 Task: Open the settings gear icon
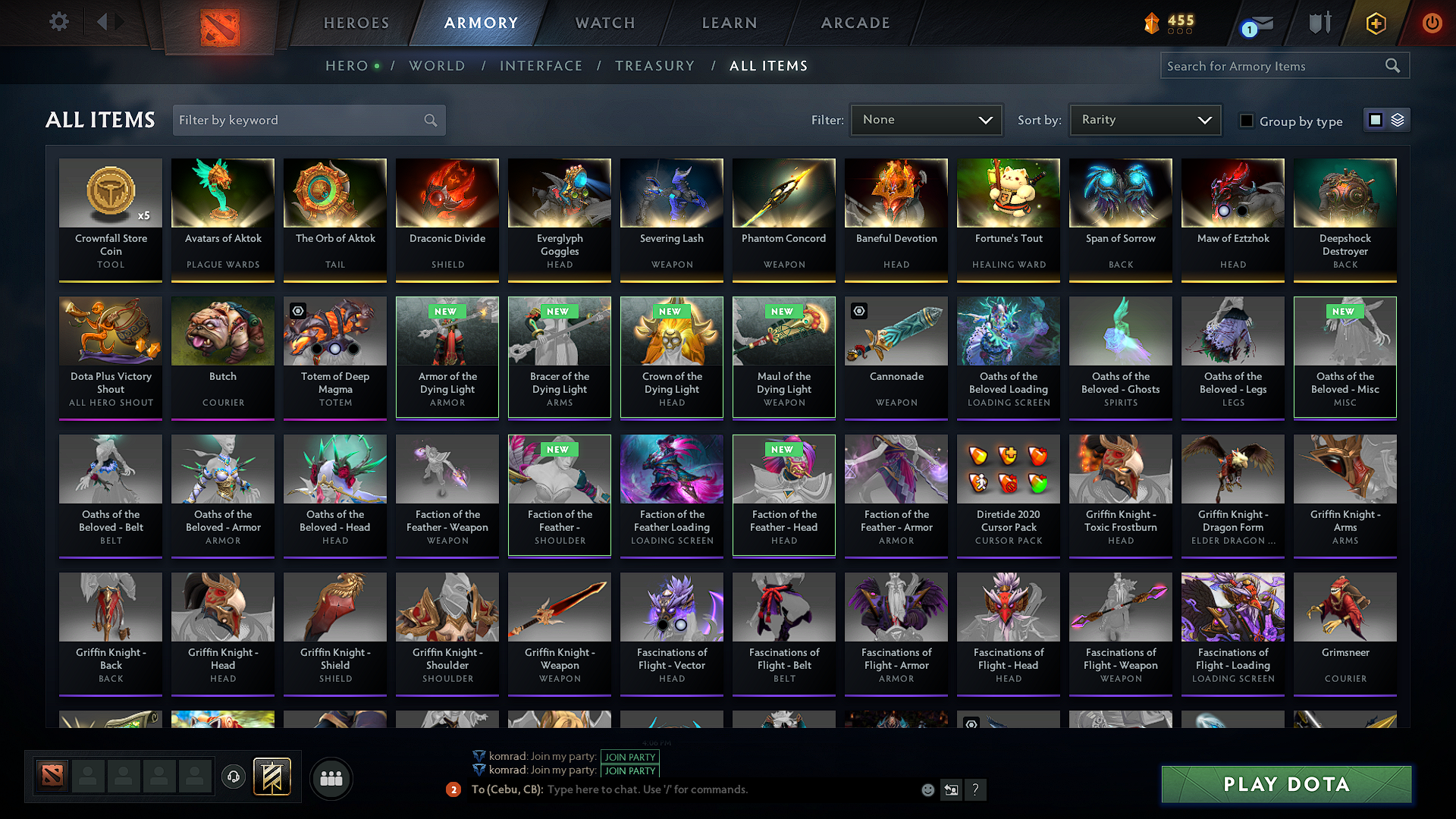tap(58, 22)
